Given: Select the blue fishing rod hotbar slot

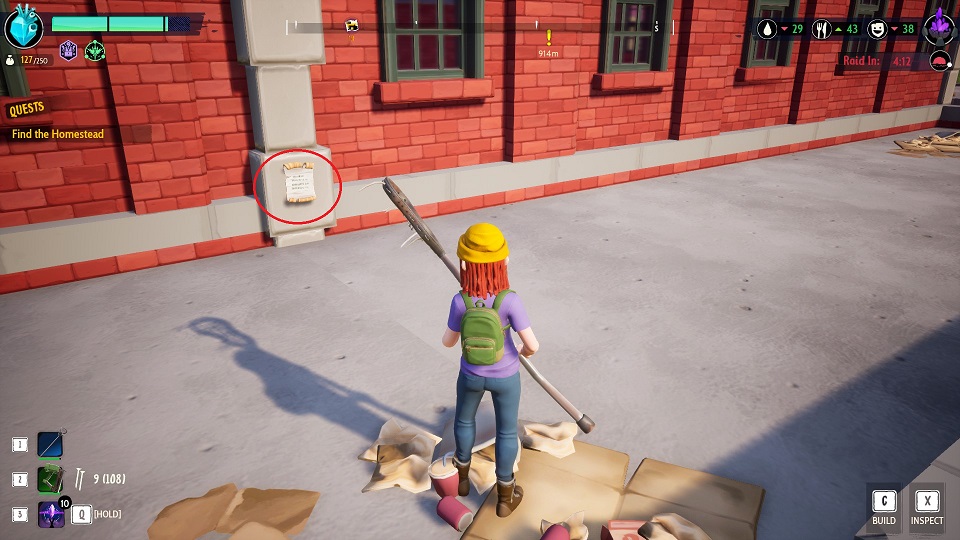Looking at the screenshot, I should 51,444.
